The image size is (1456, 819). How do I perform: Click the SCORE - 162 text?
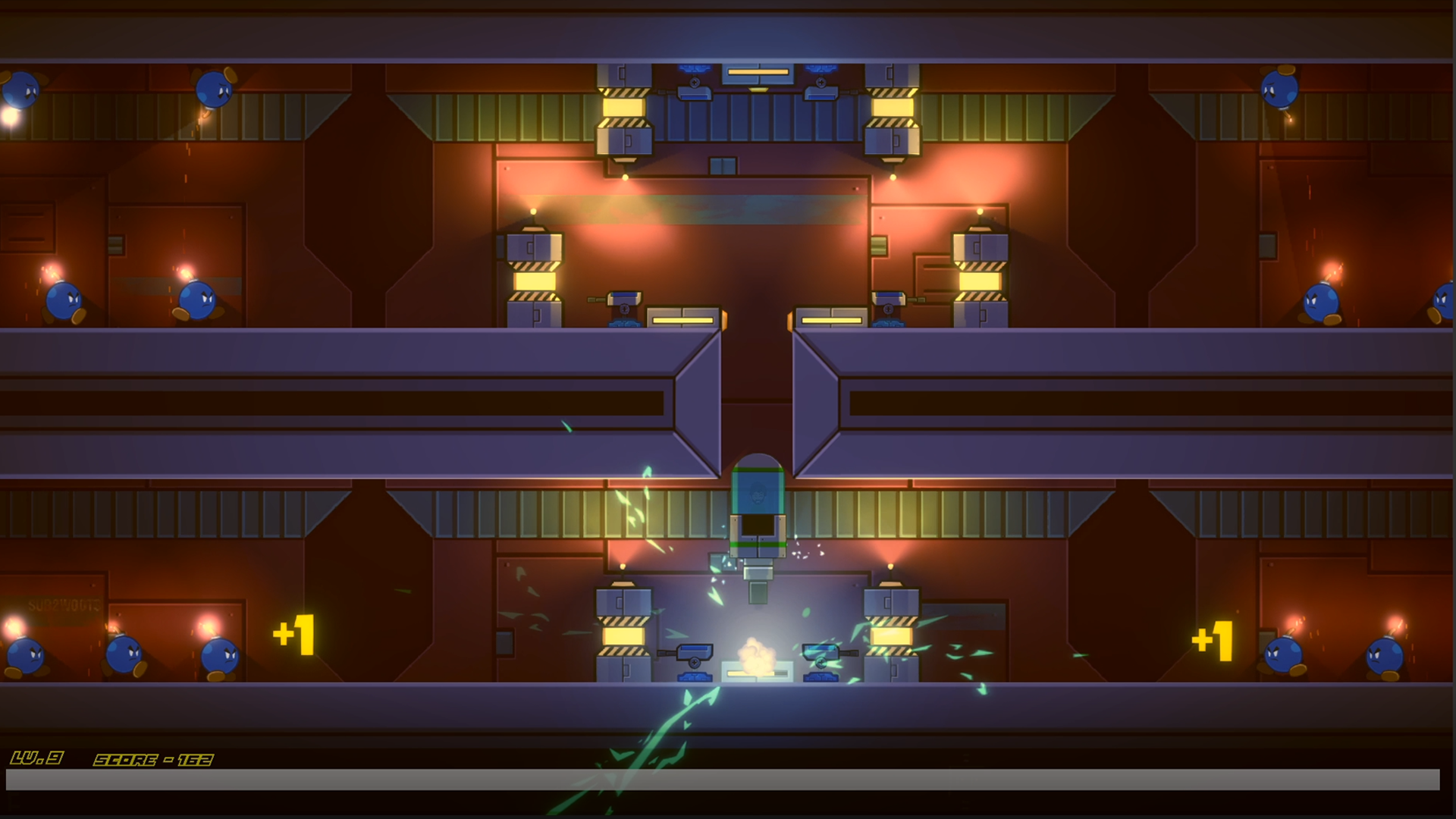[152, 757]
